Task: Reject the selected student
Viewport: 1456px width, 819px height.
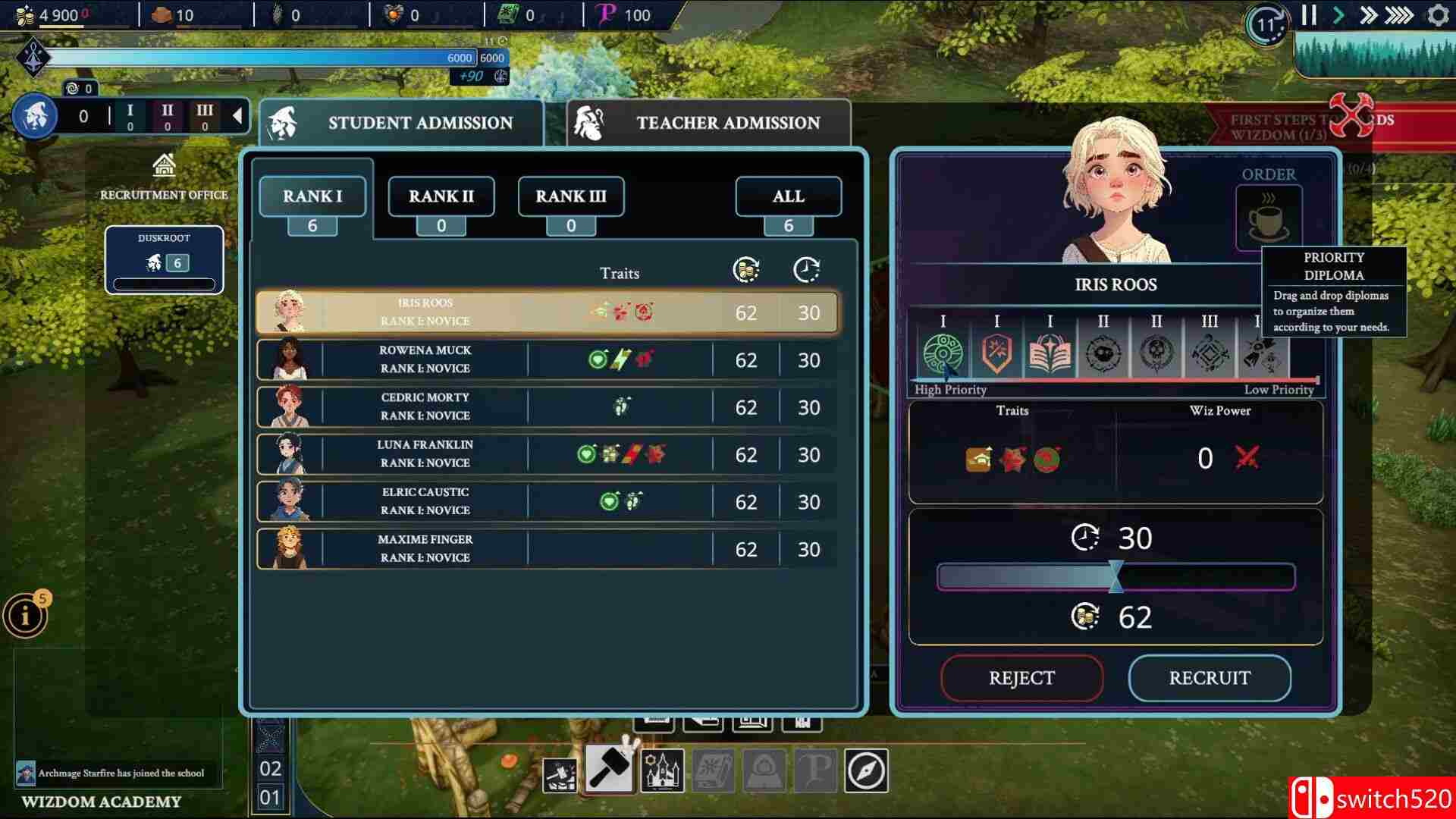Action: pos(1021,678)
